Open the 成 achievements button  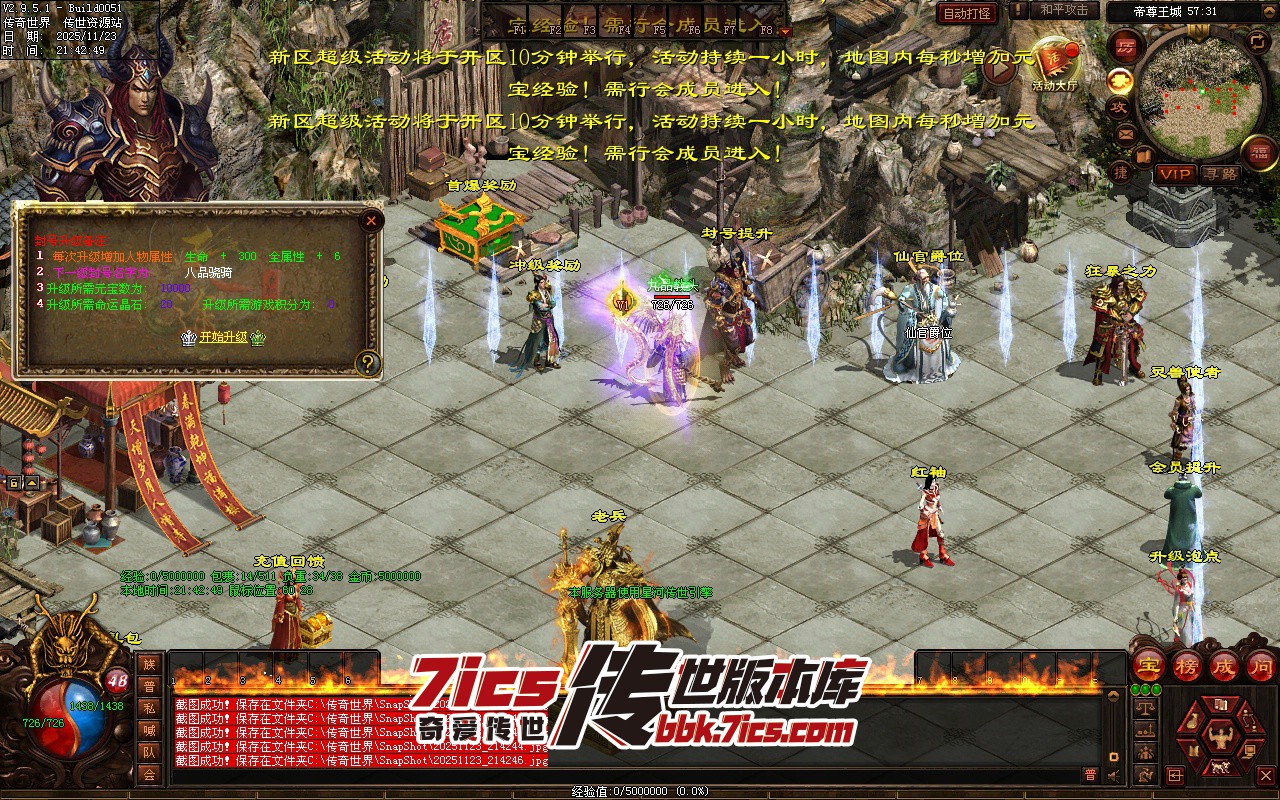[x=1224, y=666]
